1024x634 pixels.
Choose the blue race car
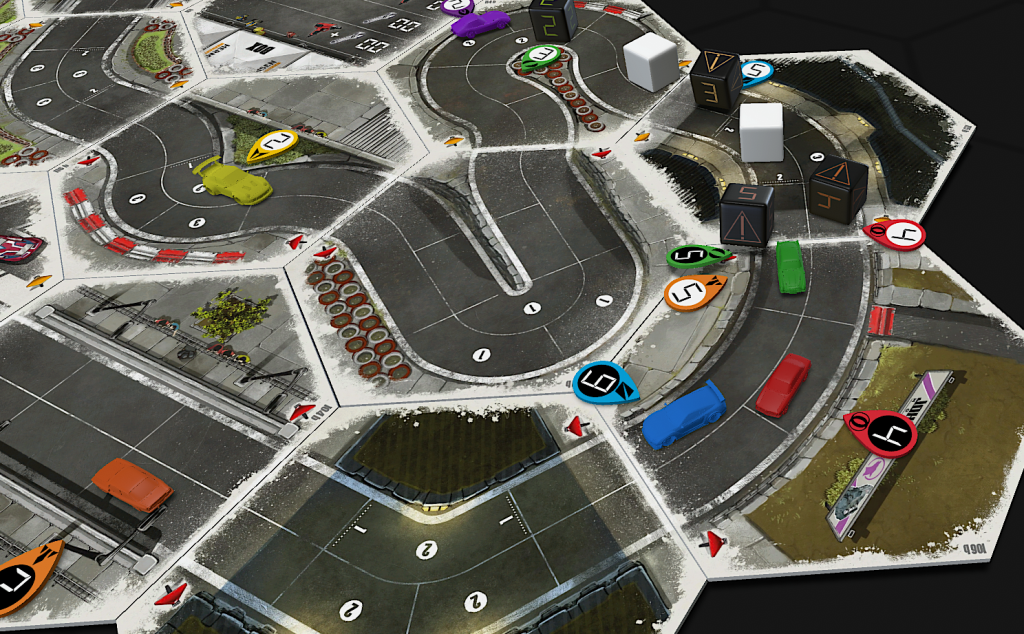(683, 415)
